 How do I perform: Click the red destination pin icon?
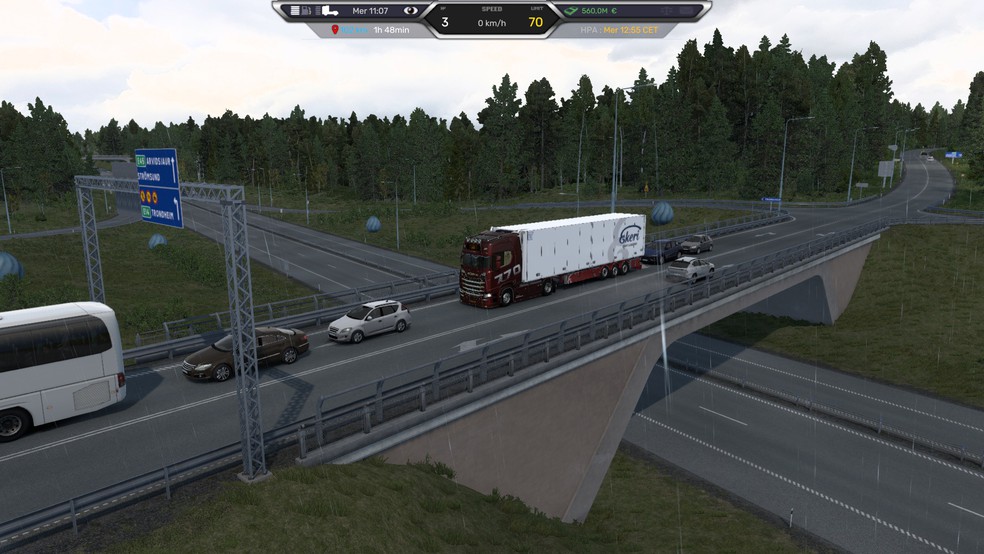[335, 30]
